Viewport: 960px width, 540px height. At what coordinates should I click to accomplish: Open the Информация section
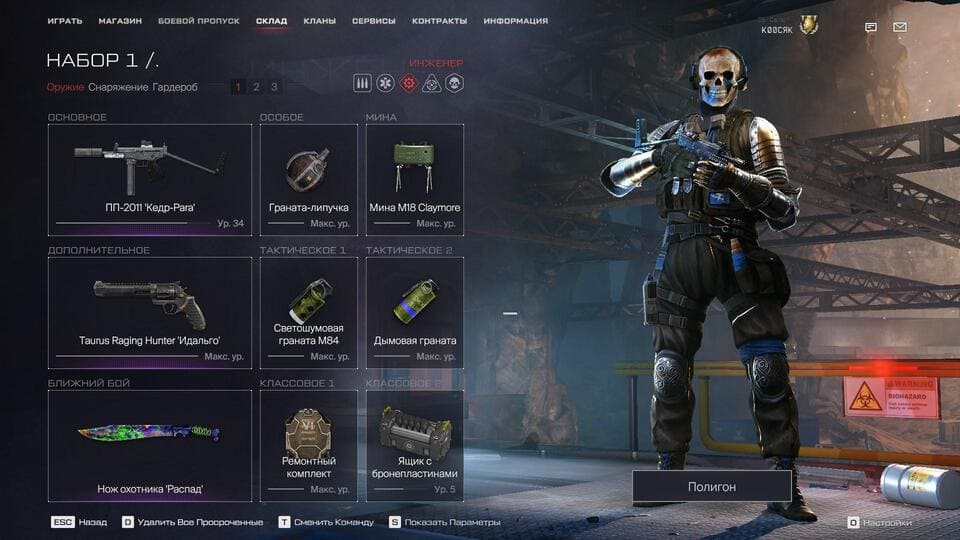515,21
